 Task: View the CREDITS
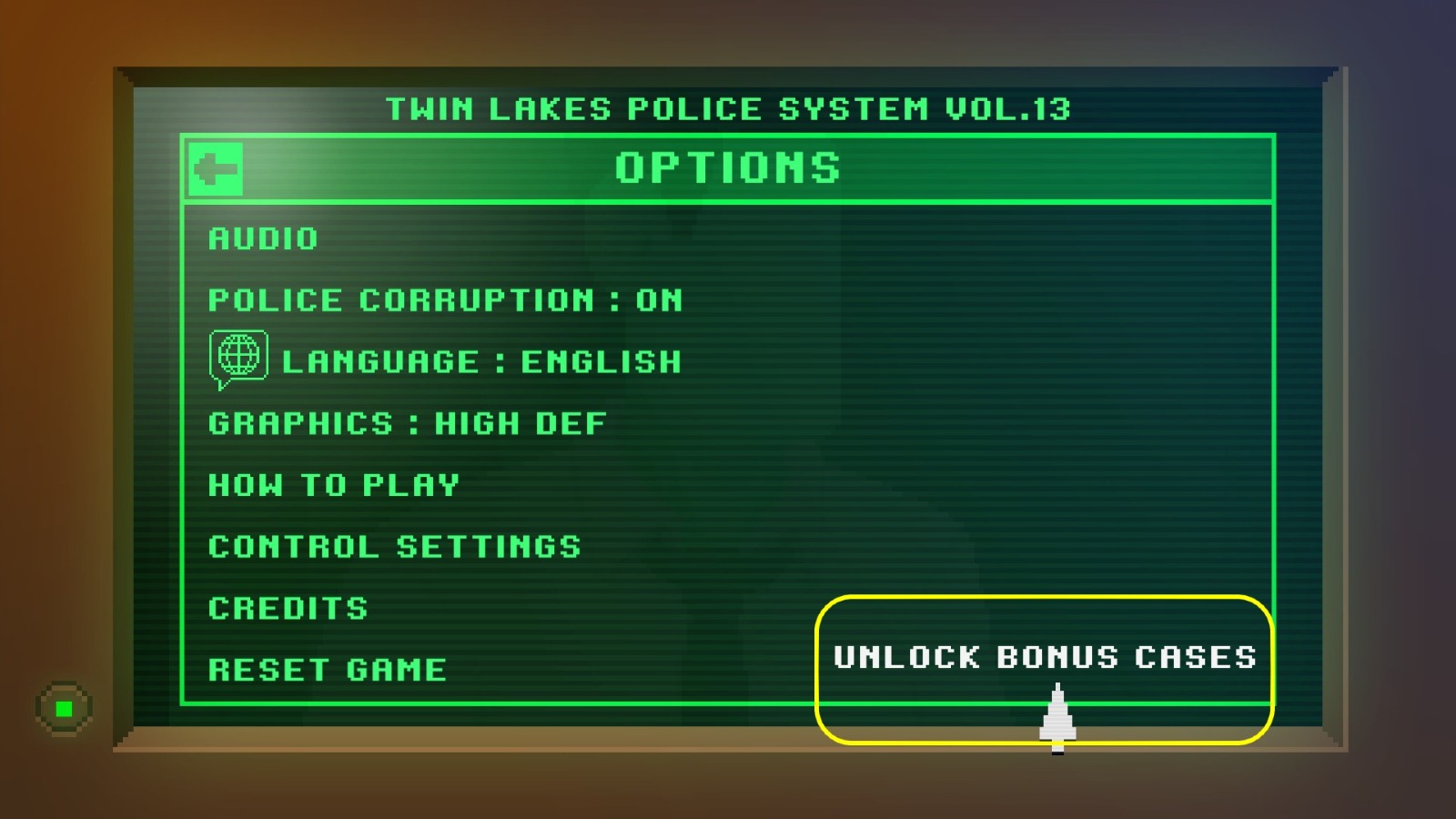(288, 607)
